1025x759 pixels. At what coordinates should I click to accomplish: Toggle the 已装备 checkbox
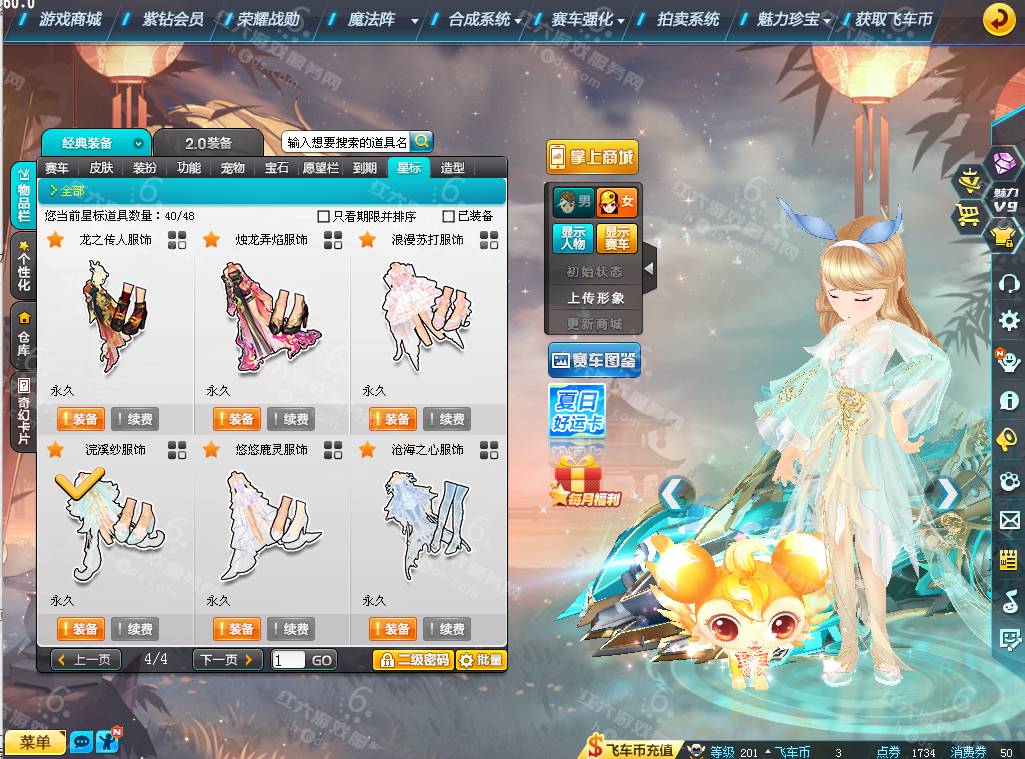[x=449, y=216]
